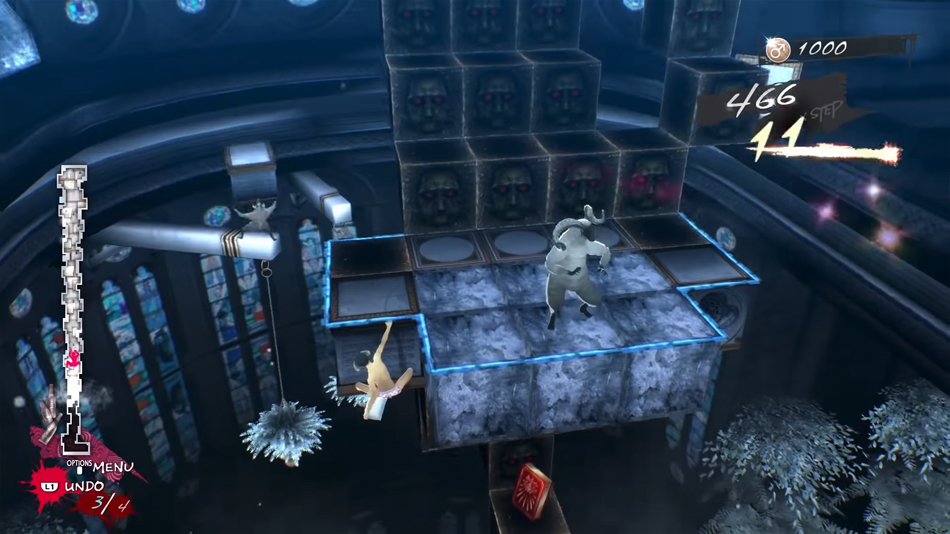The image size is (950, 534).
Task: Click the tower progress map
Action: coord(73,300)
